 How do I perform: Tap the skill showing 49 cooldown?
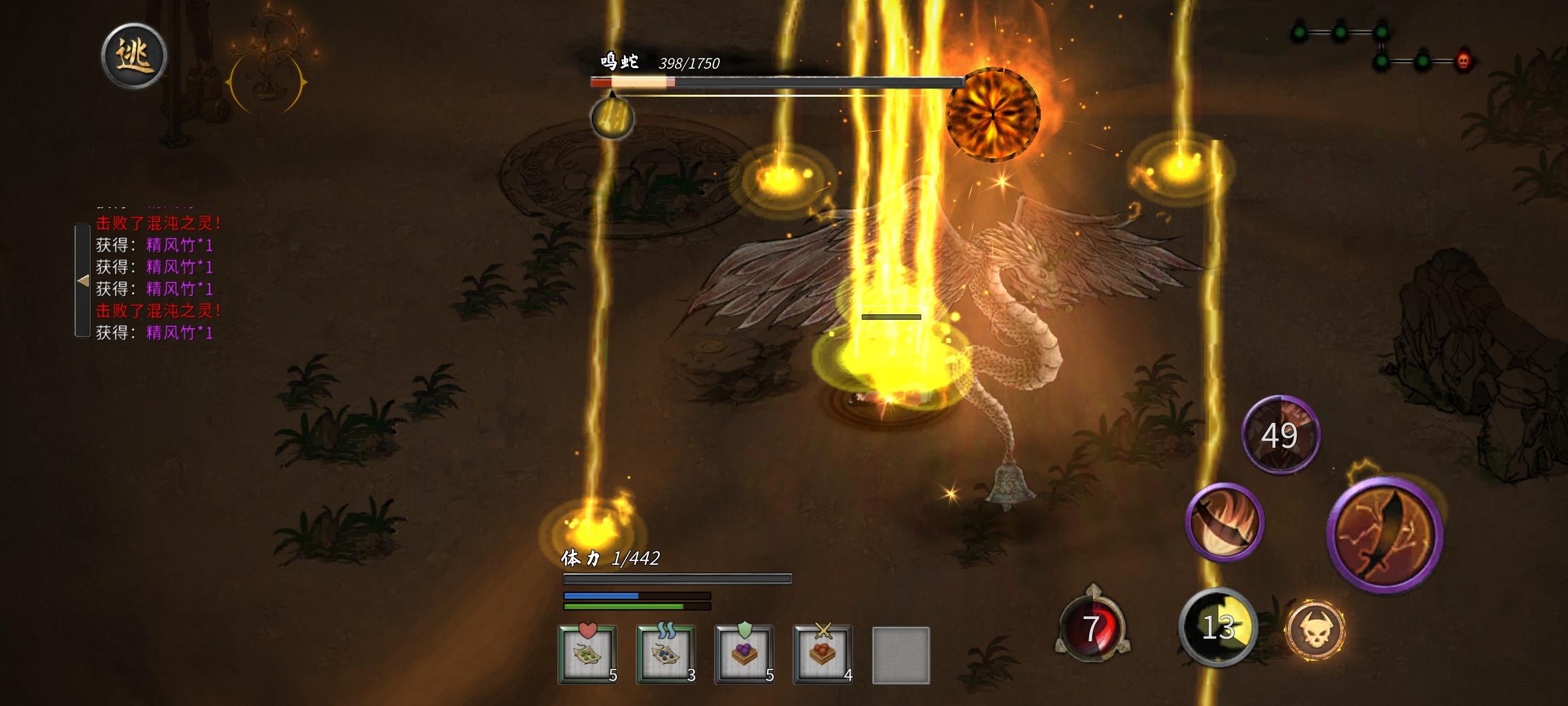[1280, 435]
